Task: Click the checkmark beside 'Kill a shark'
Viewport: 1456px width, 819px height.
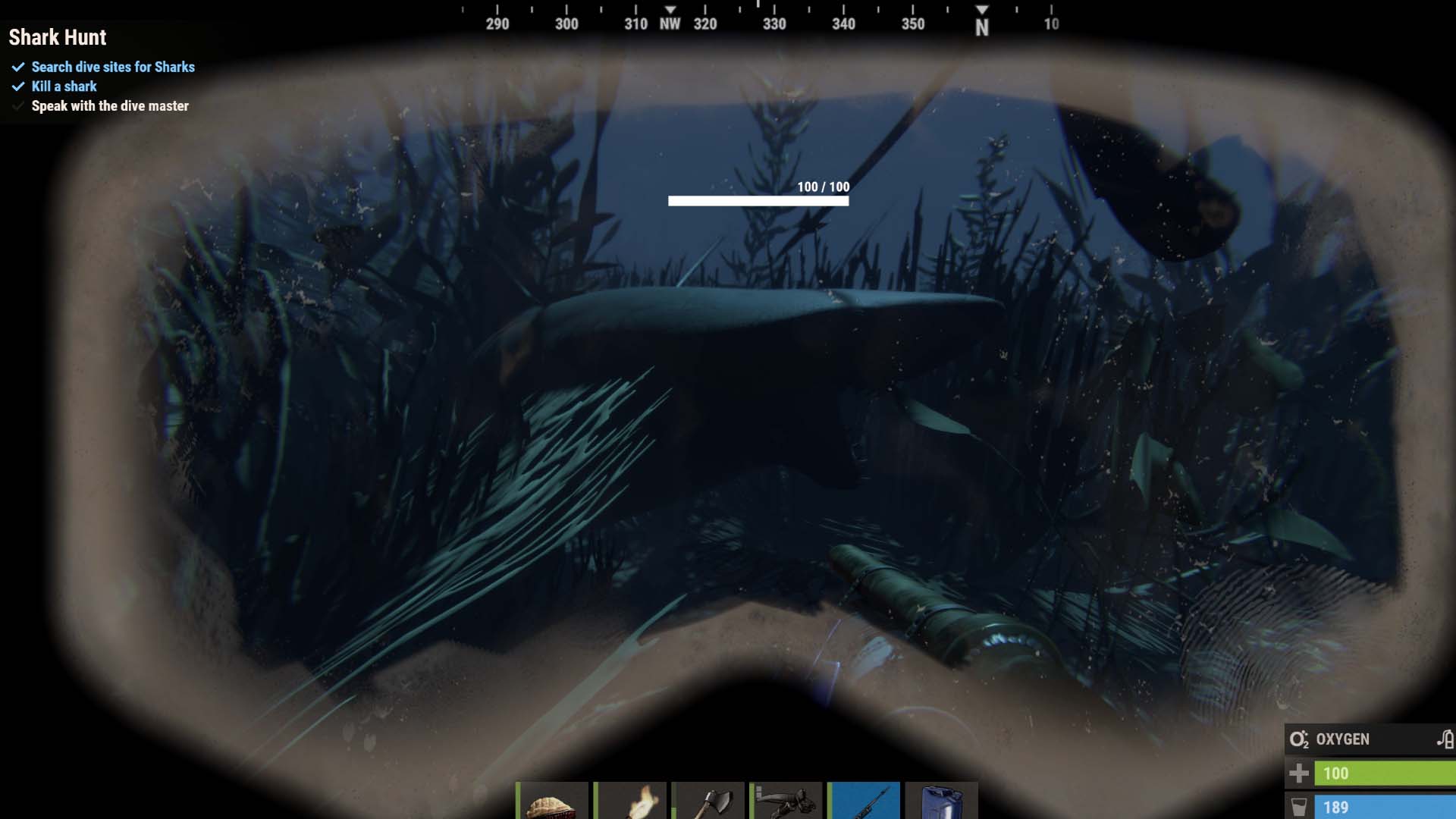Action: pyautogui.click(x=17, y=86)
